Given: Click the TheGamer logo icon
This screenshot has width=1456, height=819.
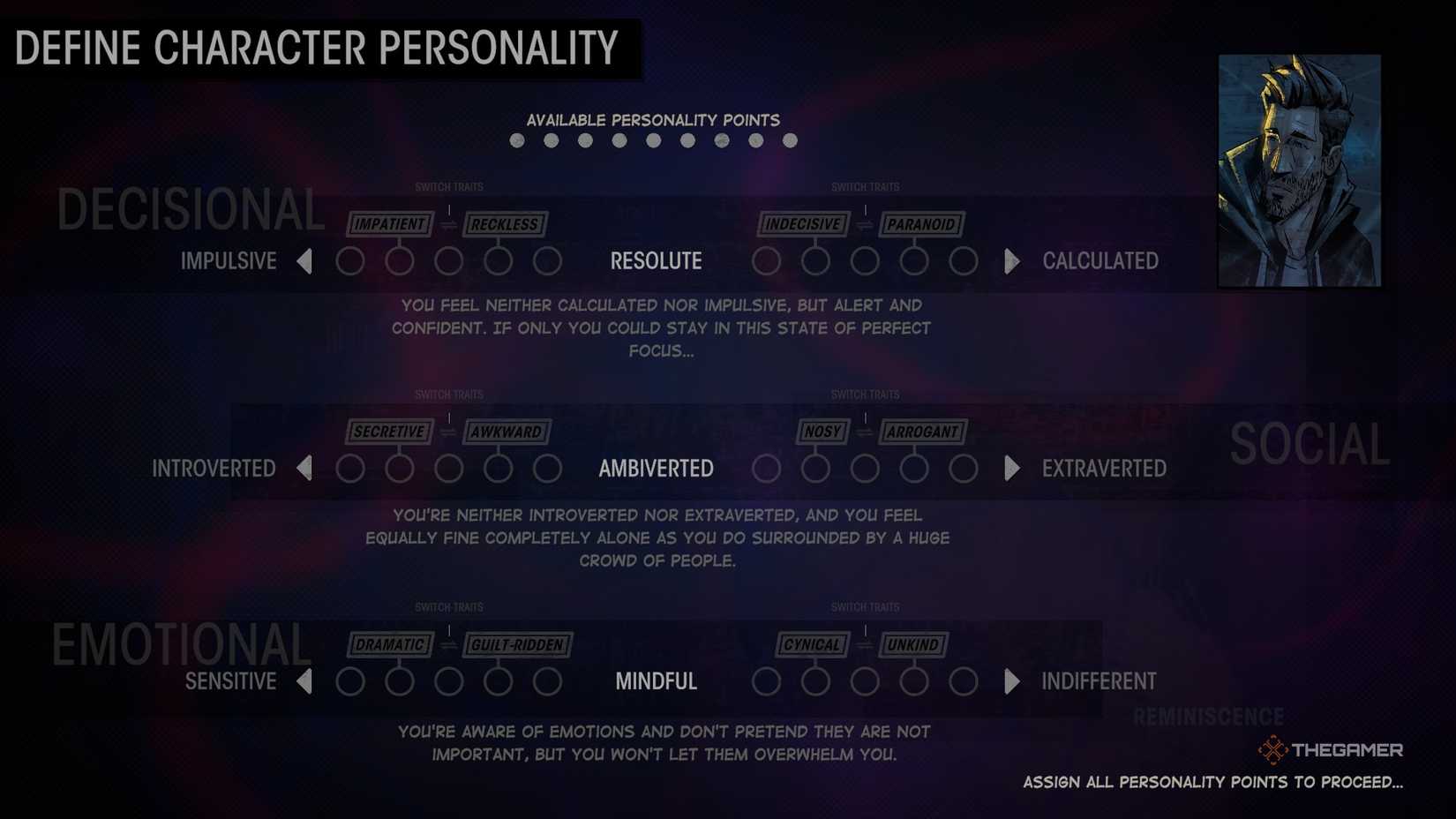Looking at the screenshot, I should [1273, 749].
